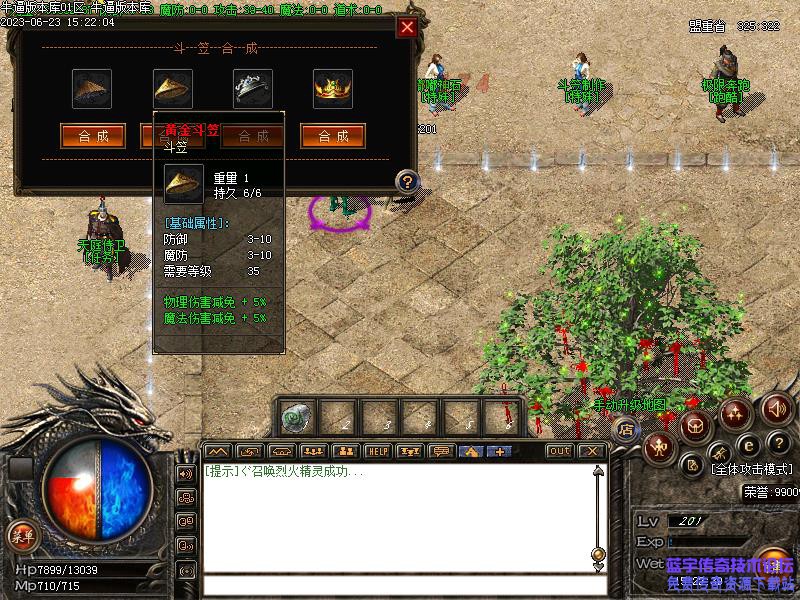Synthesize the first straw hat
This screenshot has width=800, height=600.
tap(93, 136)
